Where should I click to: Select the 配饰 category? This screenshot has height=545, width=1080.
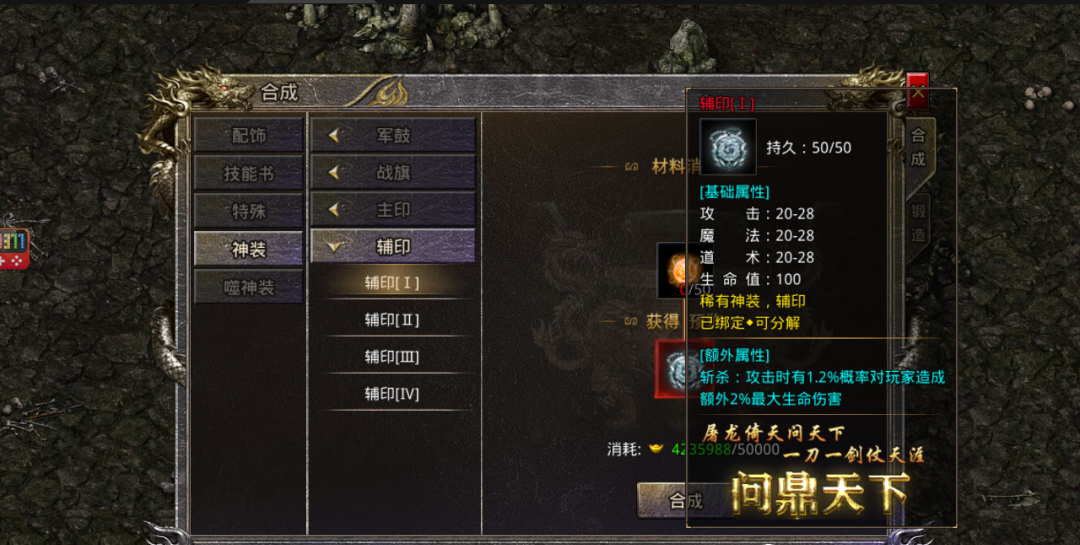248,136
